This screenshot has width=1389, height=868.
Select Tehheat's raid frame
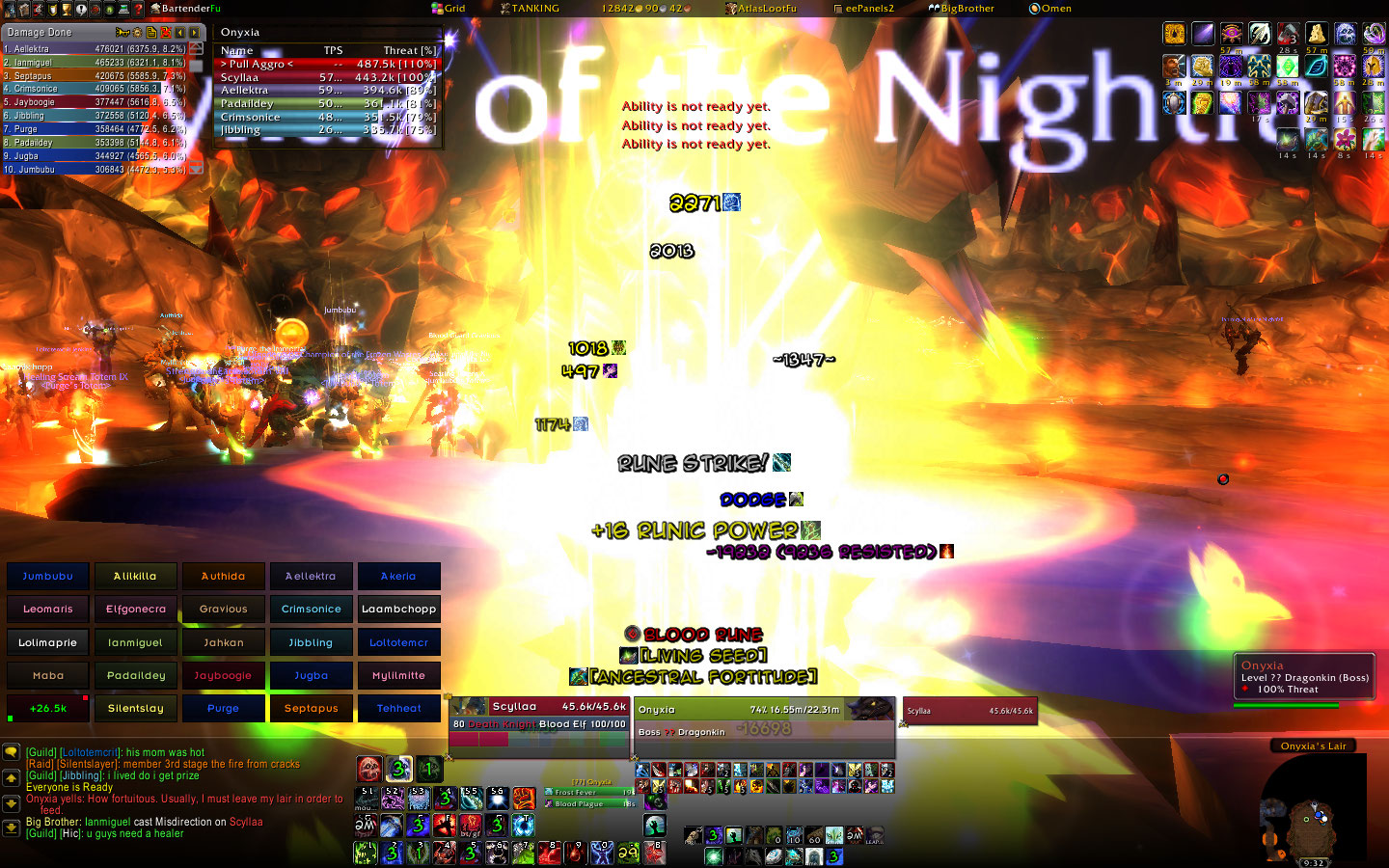point(398,708)
